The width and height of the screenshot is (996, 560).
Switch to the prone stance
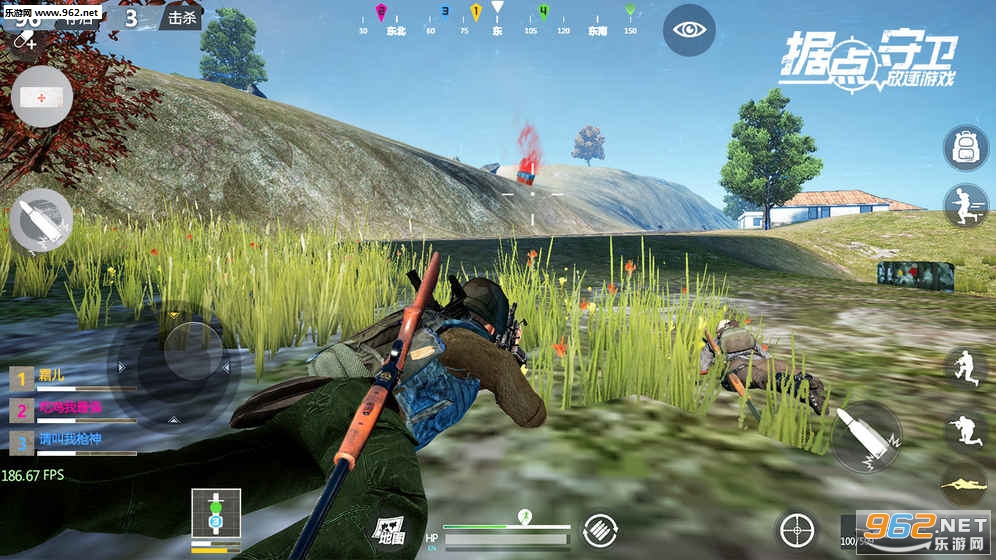965,485
